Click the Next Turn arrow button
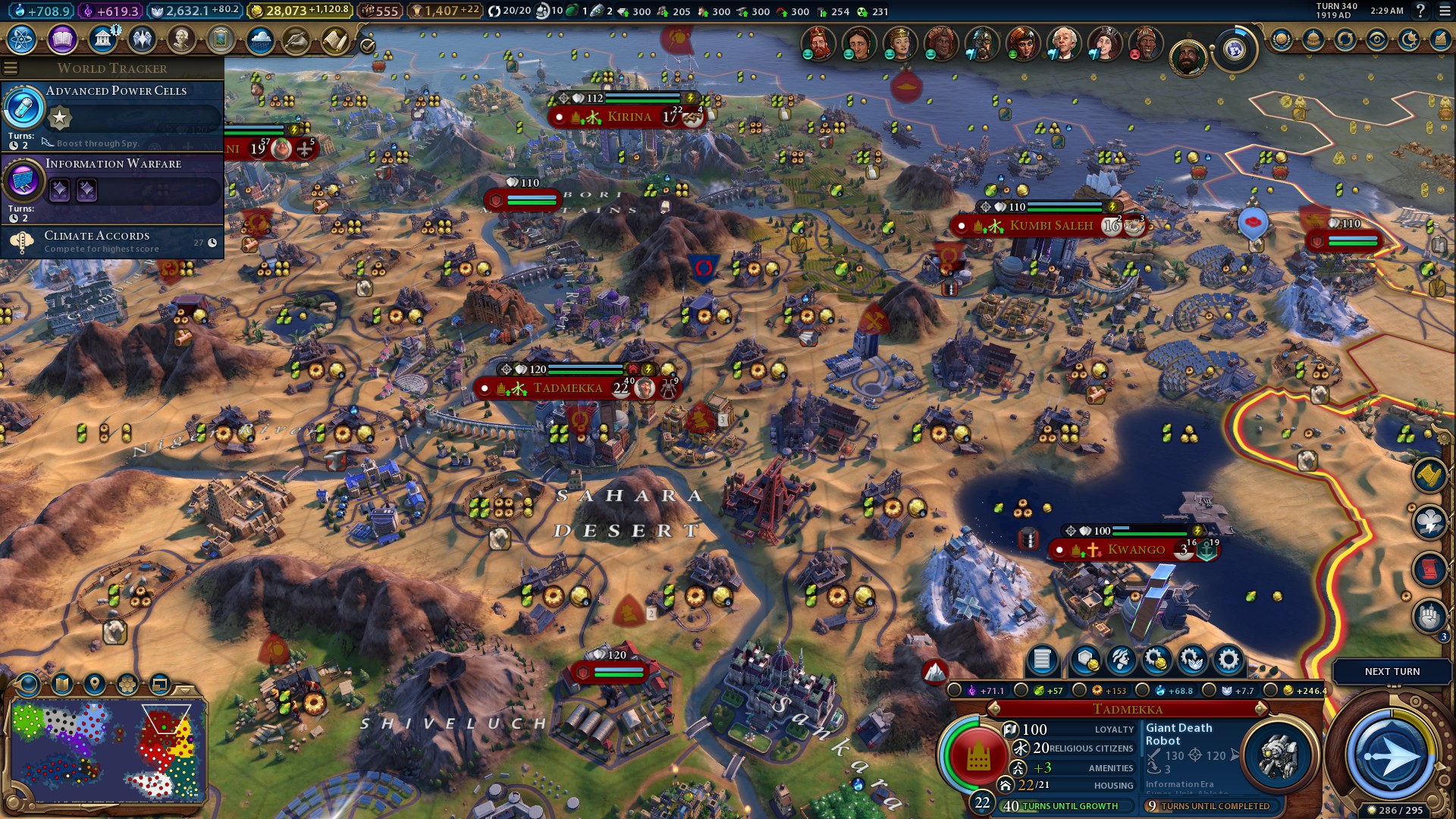 click(1391, 755)
